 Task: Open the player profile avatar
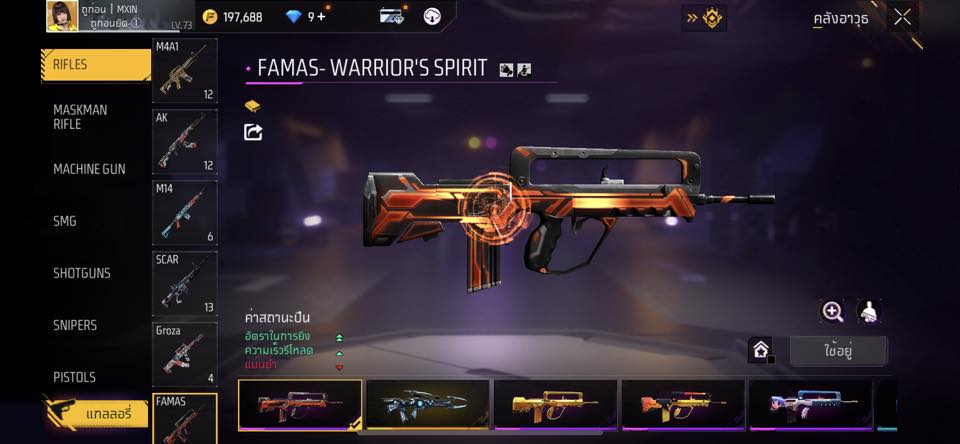62,15
